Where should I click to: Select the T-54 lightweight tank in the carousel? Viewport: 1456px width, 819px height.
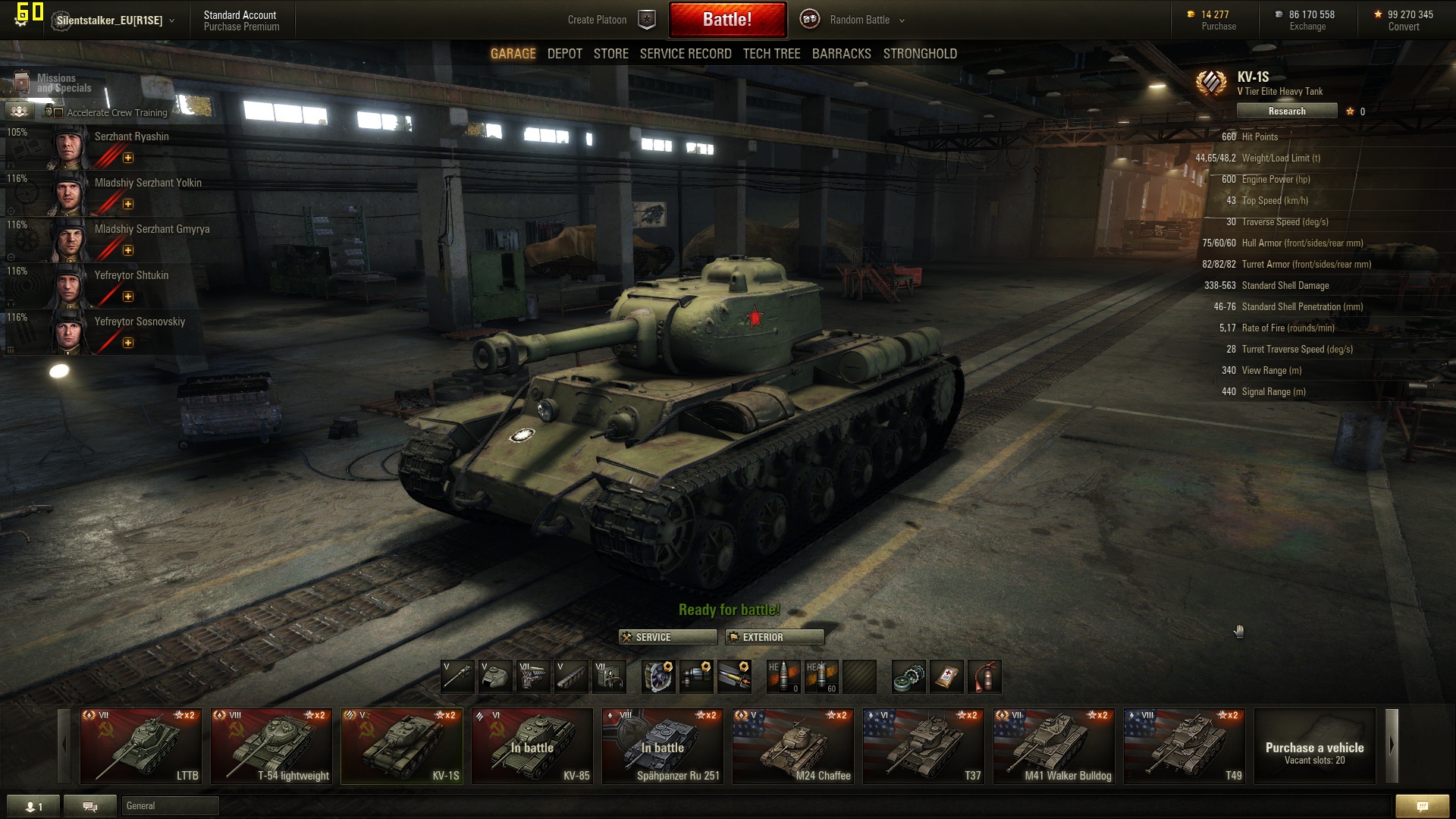(271, 745)
